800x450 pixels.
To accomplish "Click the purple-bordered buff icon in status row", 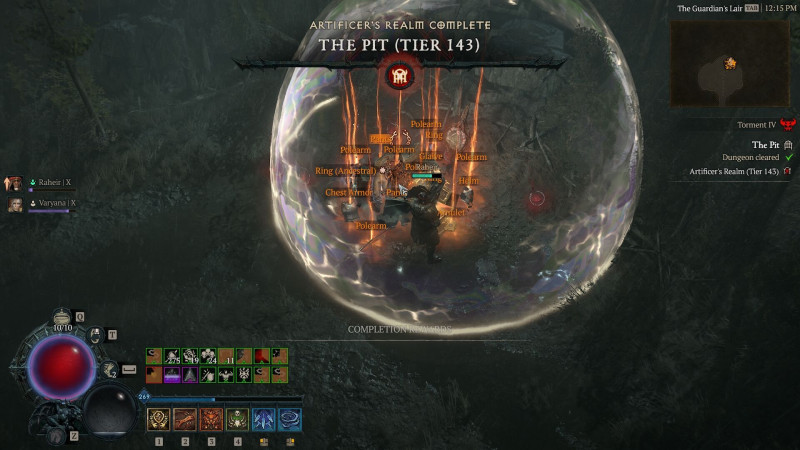I will click(x=172, y=374).
